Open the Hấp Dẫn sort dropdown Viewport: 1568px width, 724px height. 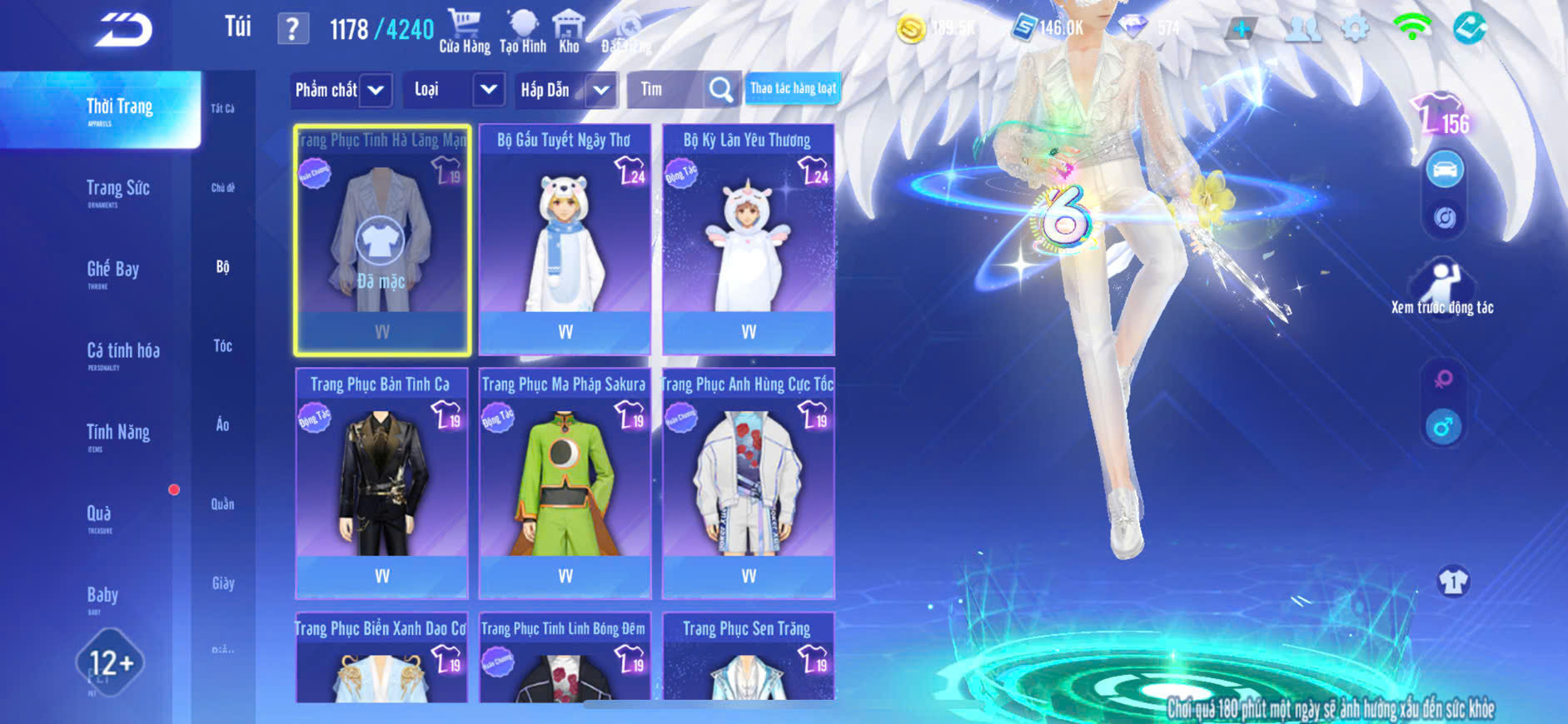pos(565,90)
